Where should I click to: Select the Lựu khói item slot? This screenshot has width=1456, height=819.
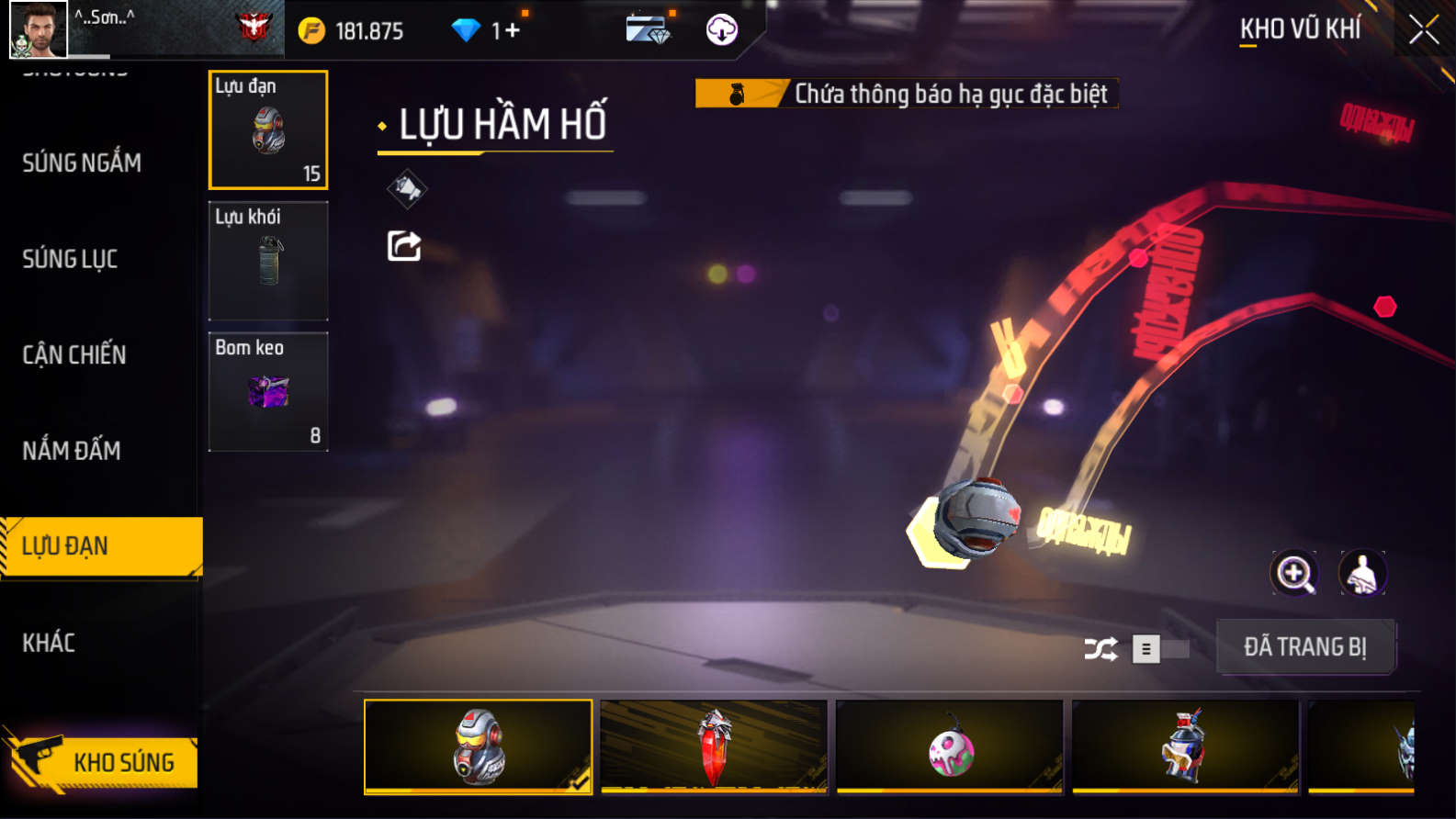tap(268, 261)
